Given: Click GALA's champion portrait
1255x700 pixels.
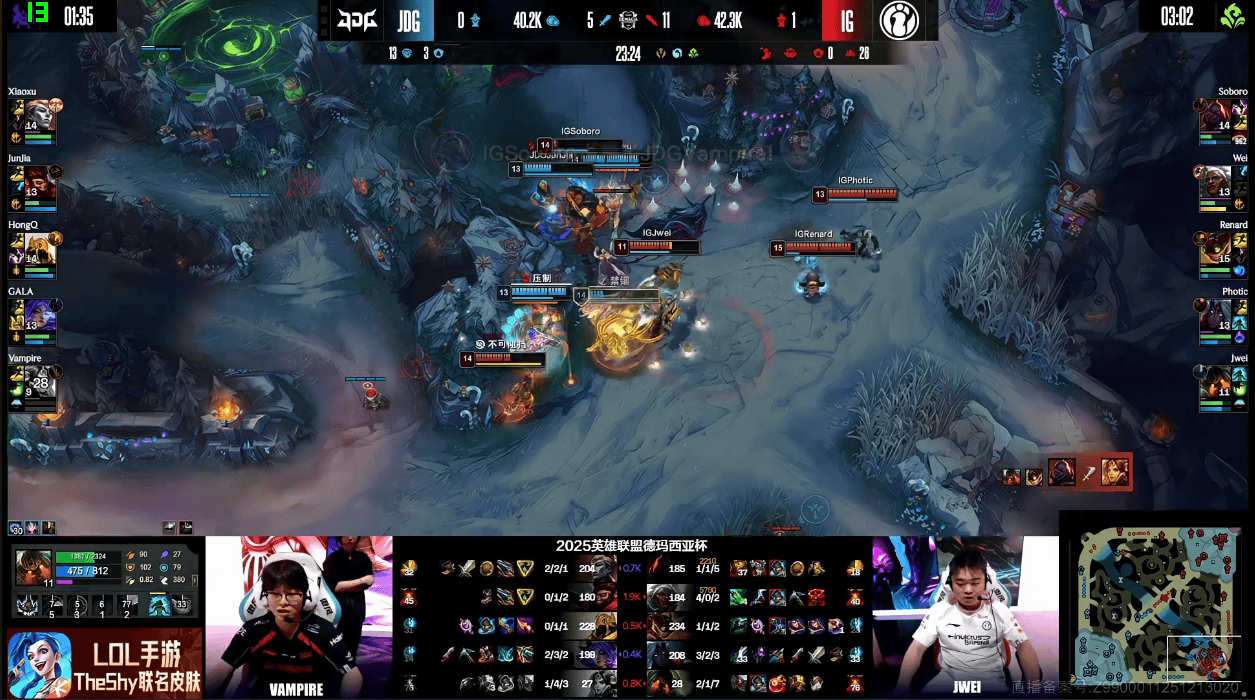Looking at the screenshot, I should point(39,314).
